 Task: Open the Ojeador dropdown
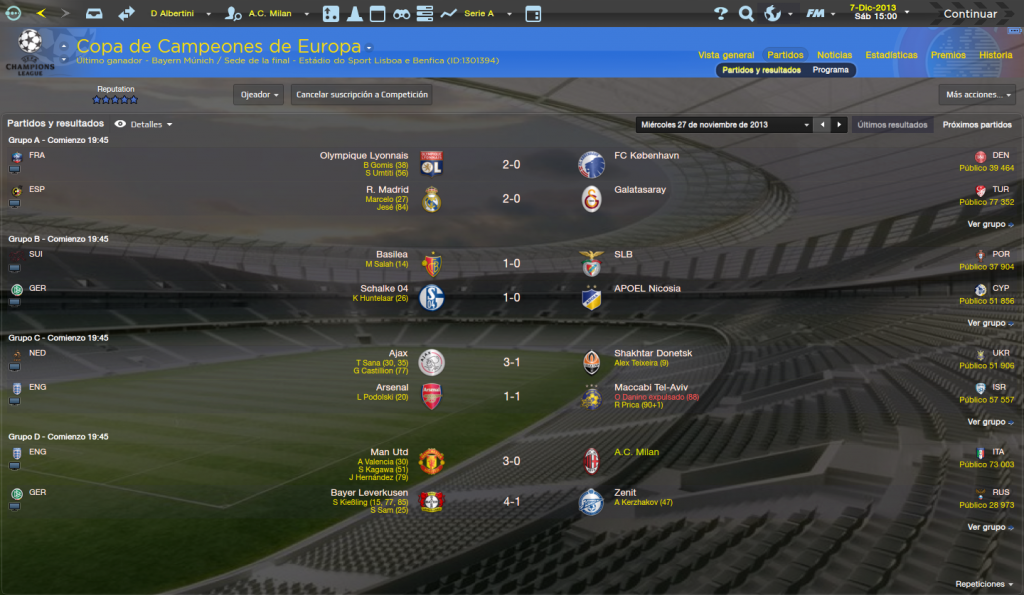tap(258, 95)
